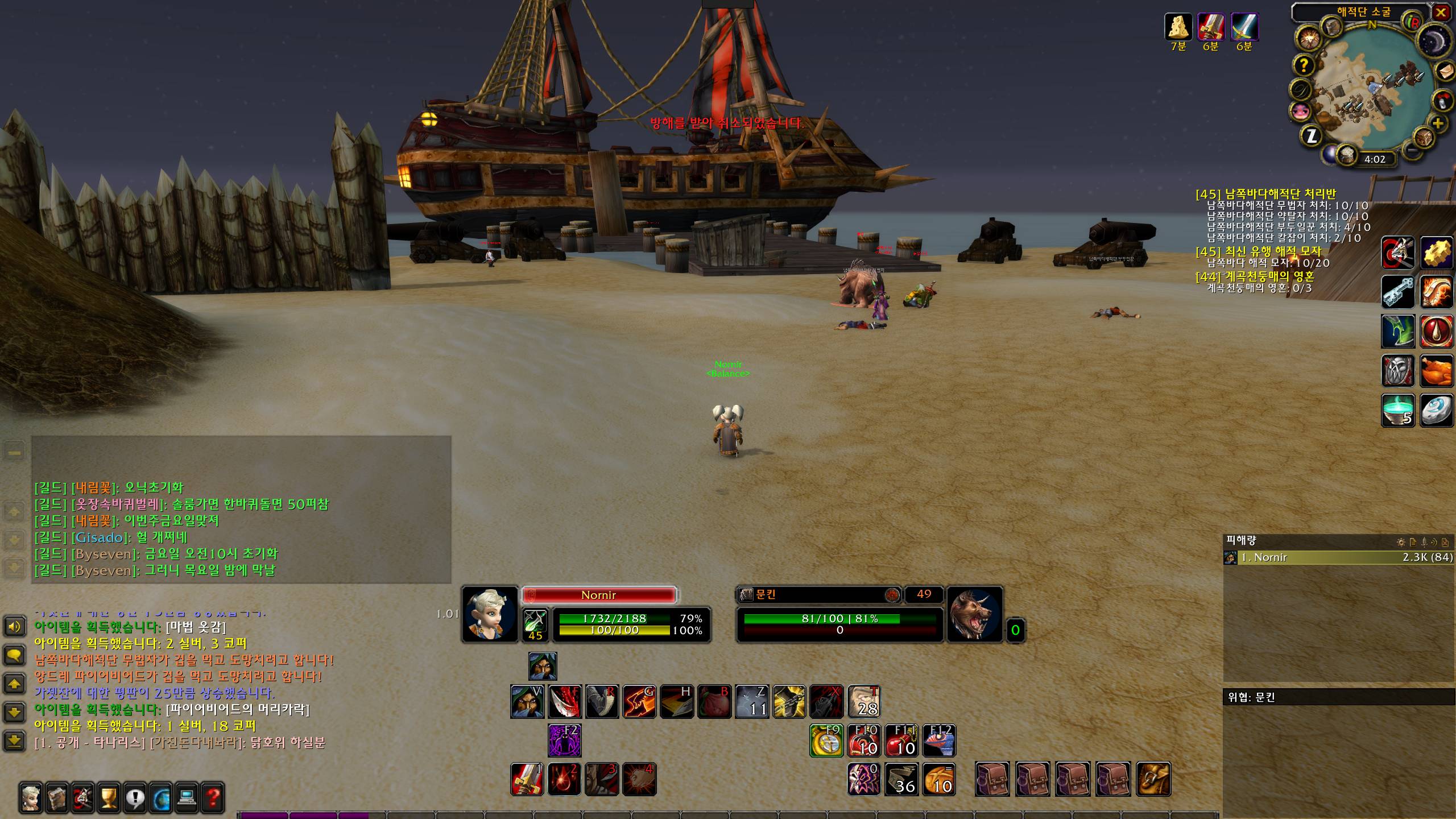
Task: Open the character info micro-menu button
Action: [x=32, y=797]
